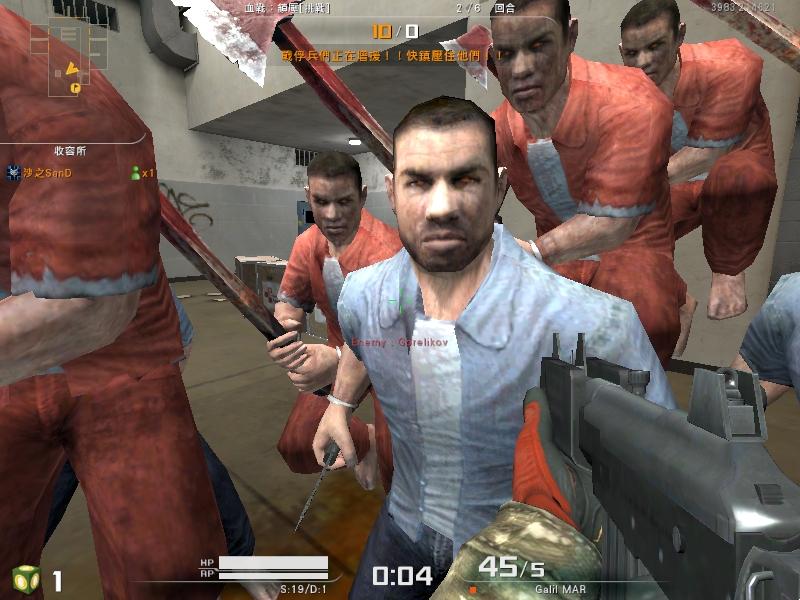This screenshot has width=800, height=600.
Task: Click the green cube item icon
Action: tap(26, 579)
